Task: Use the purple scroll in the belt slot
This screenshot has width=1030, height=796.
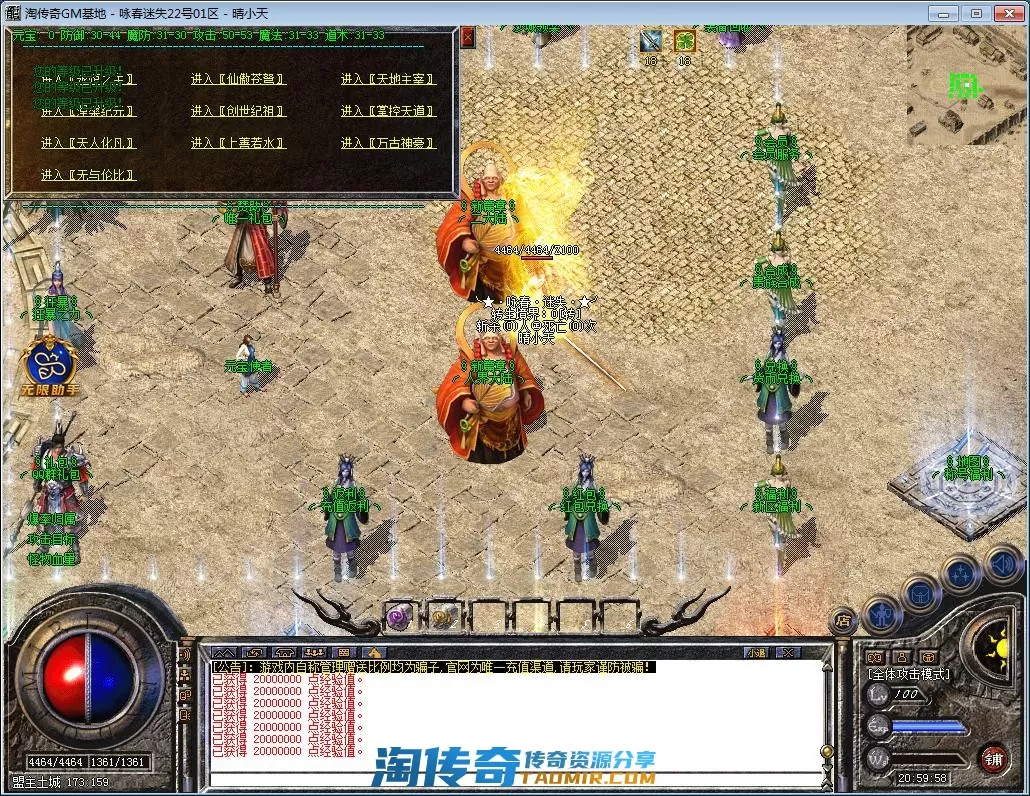Action: (x=399, y=616)
